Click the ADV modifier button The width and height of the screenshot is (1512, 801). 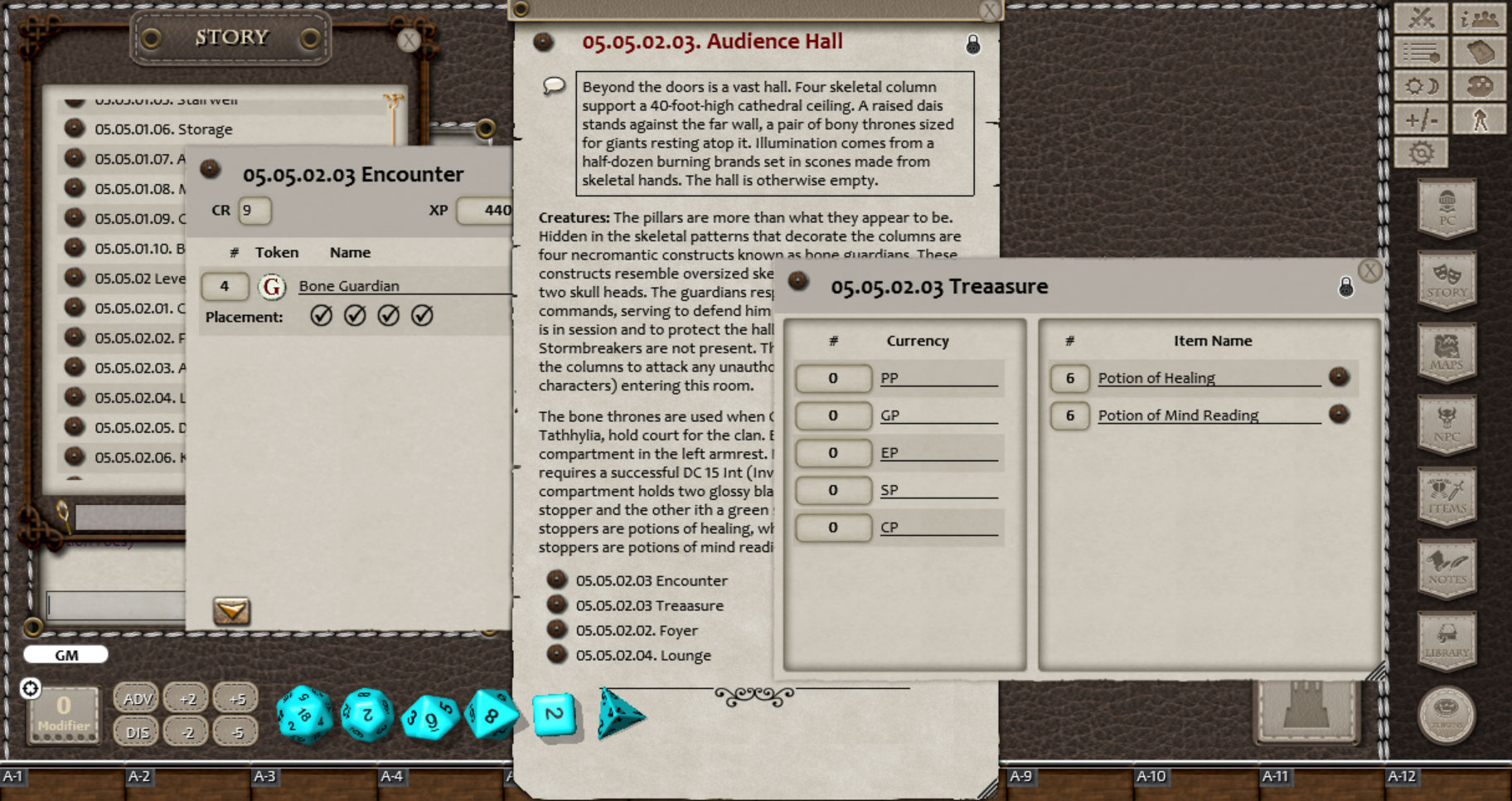(x=135, y=698)
